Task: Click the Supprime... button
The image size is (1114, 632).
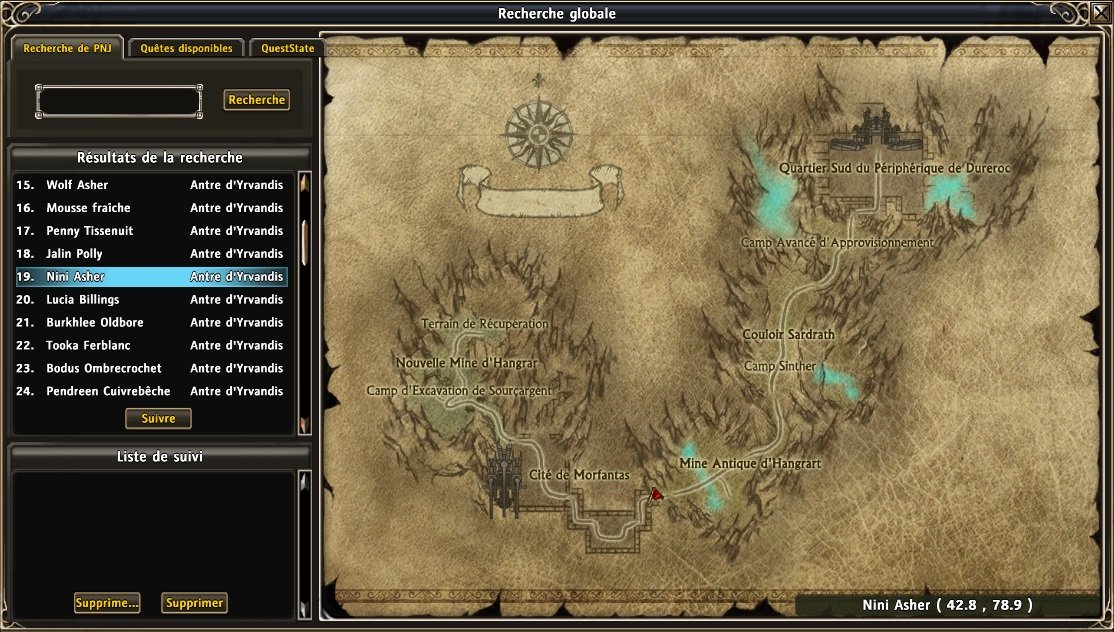Action: pos(106,603)
